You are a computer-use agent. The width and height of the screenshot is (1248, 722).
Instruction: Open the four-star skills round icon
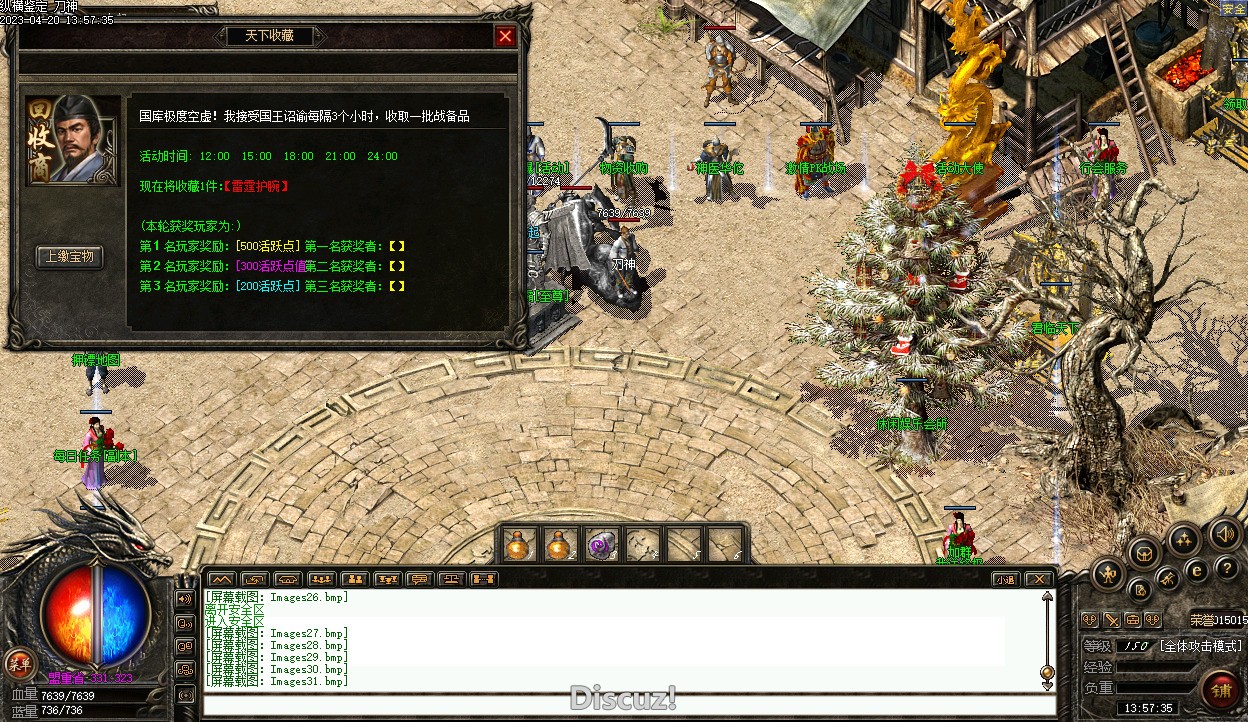click(1184, 541)
